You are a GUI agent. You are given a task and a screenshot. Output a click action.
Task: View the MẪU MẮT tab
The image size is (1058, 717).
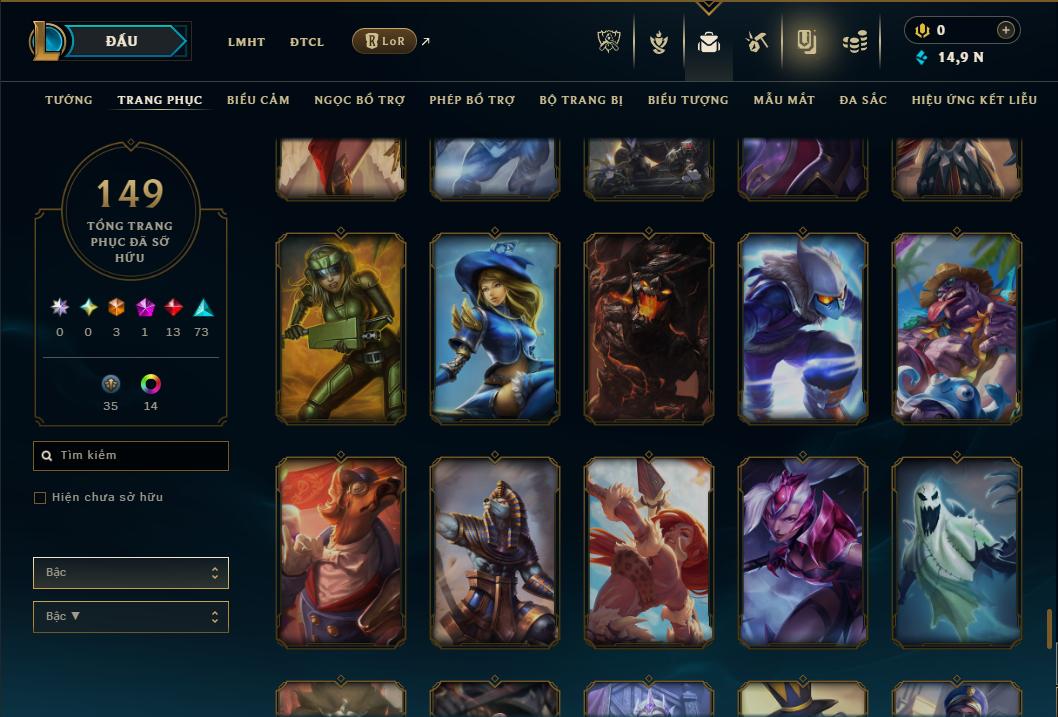coord(784,100)
